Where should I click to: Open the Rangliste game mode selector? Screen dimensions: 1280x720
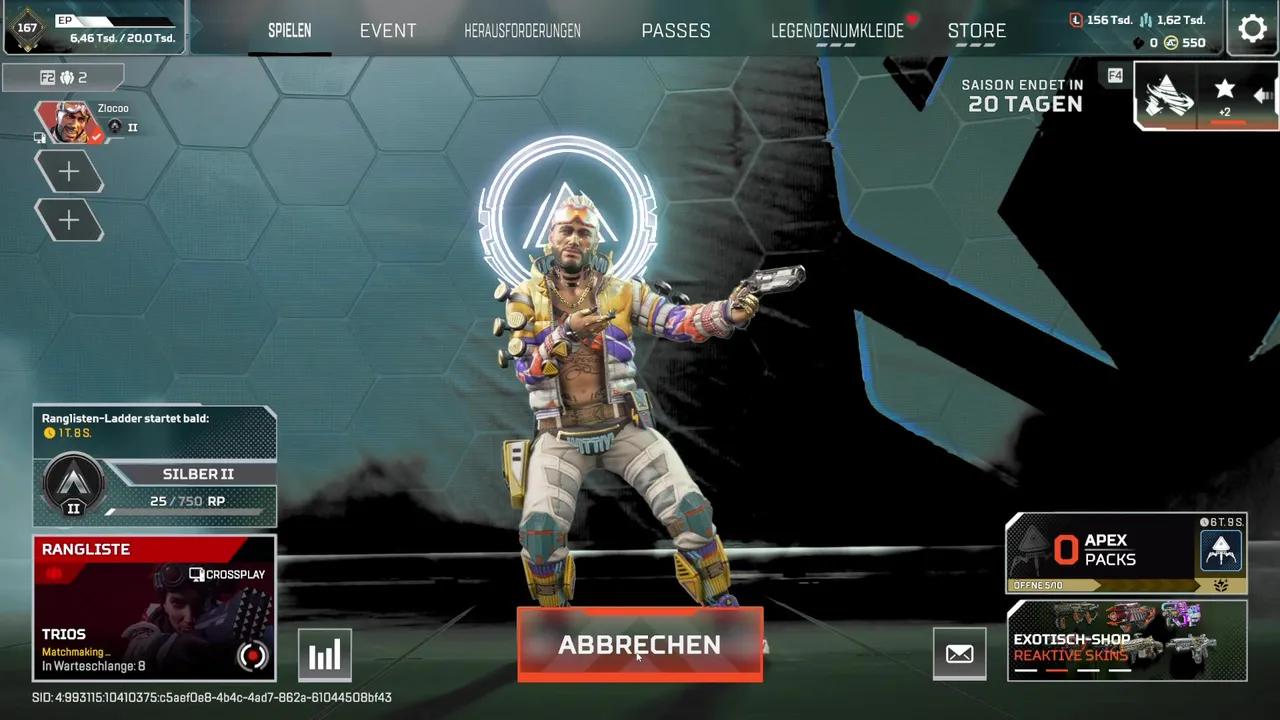pyautogui.click(x=155, y=607)
